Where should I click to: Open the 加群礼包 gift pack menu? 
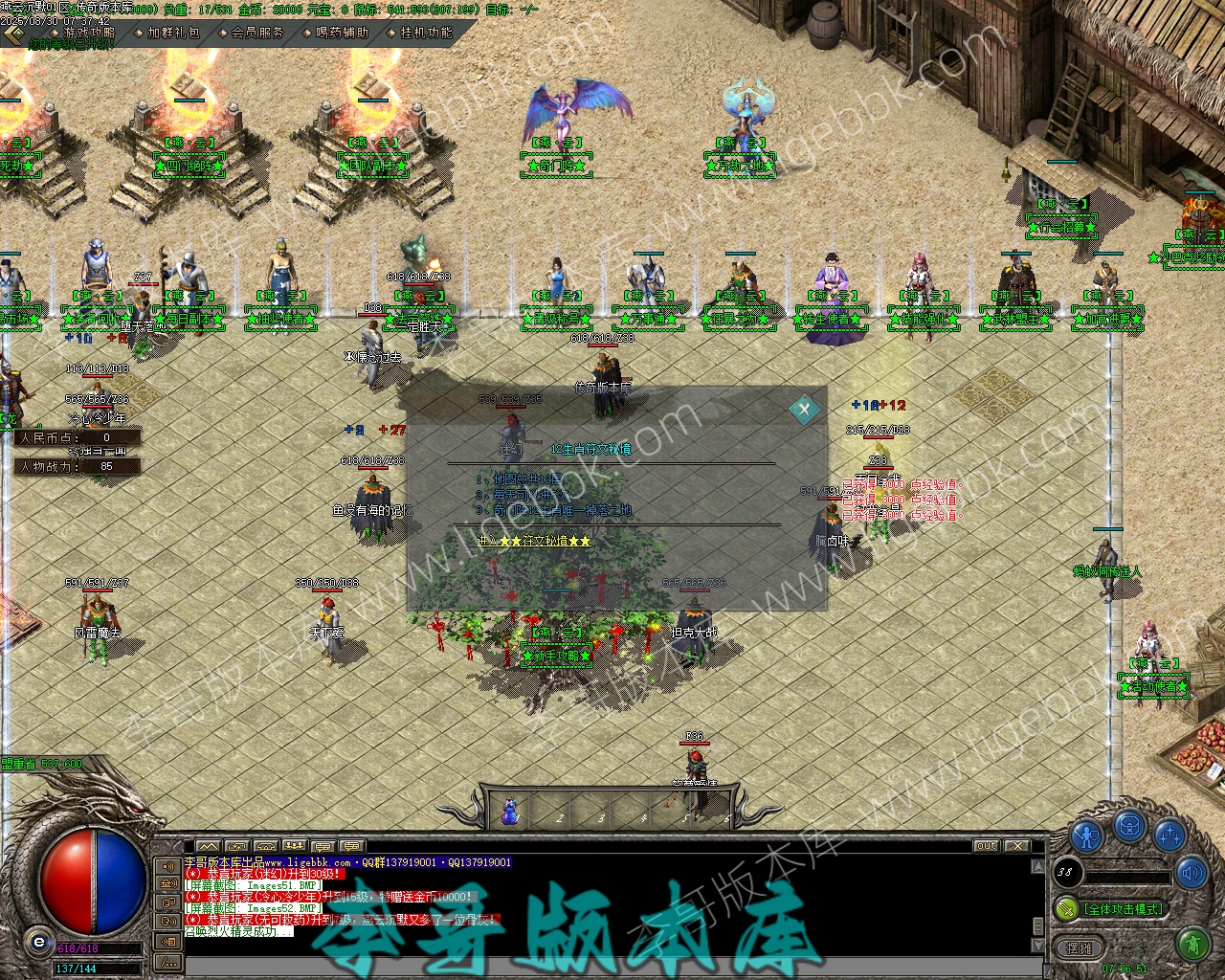coord(172,33)
